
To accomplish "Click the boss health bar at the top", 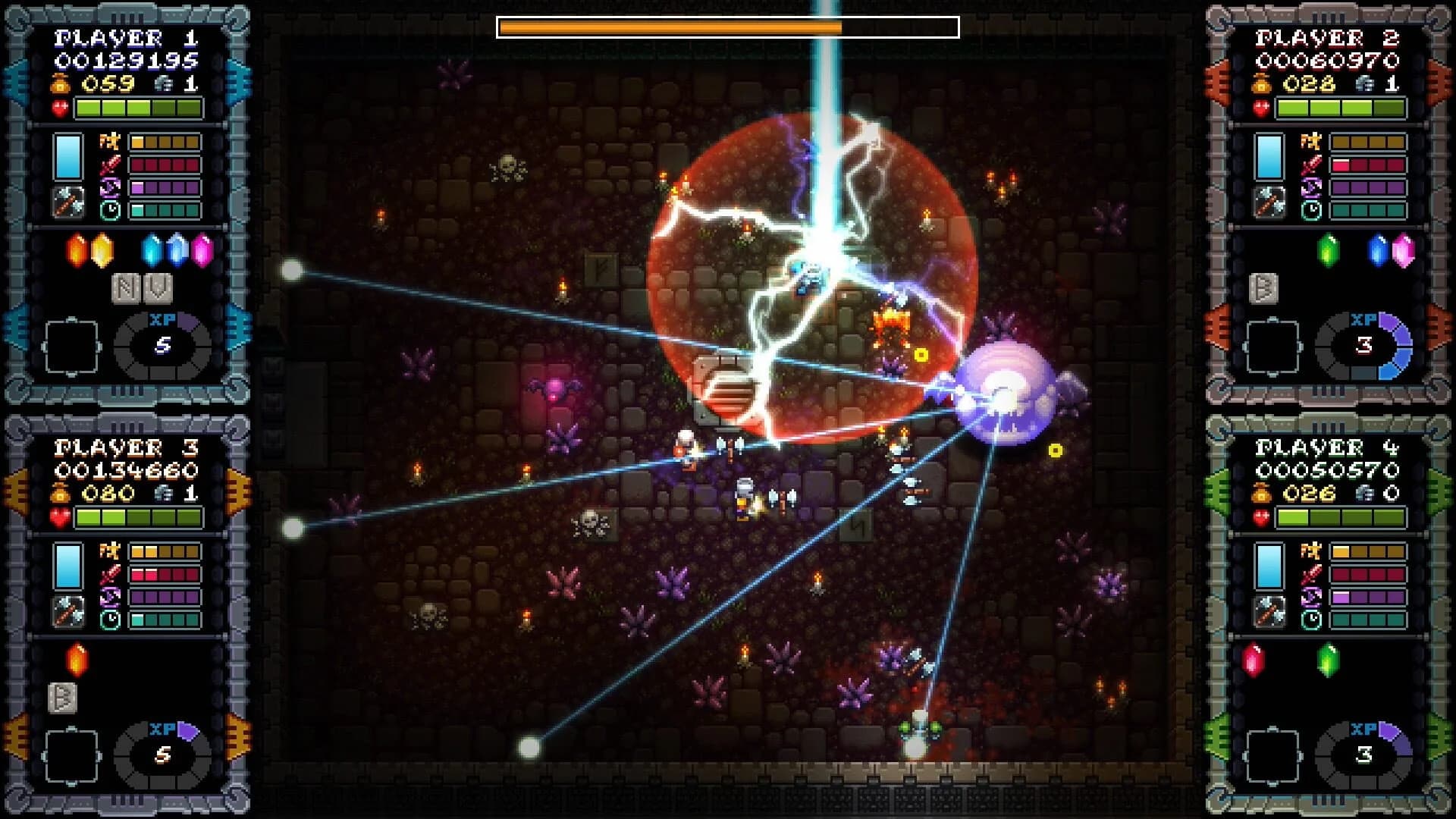I will 728,28.
